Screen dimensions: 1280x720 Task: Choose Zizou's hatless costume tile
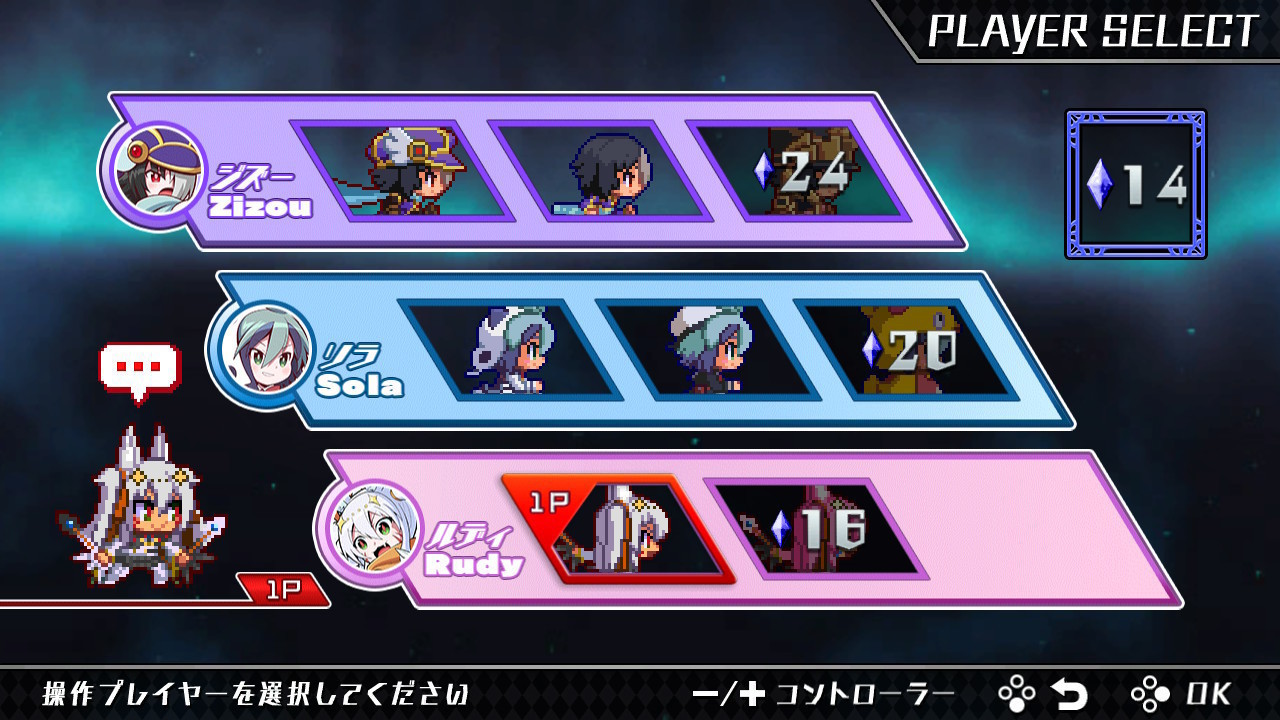[x=600, y=171]
